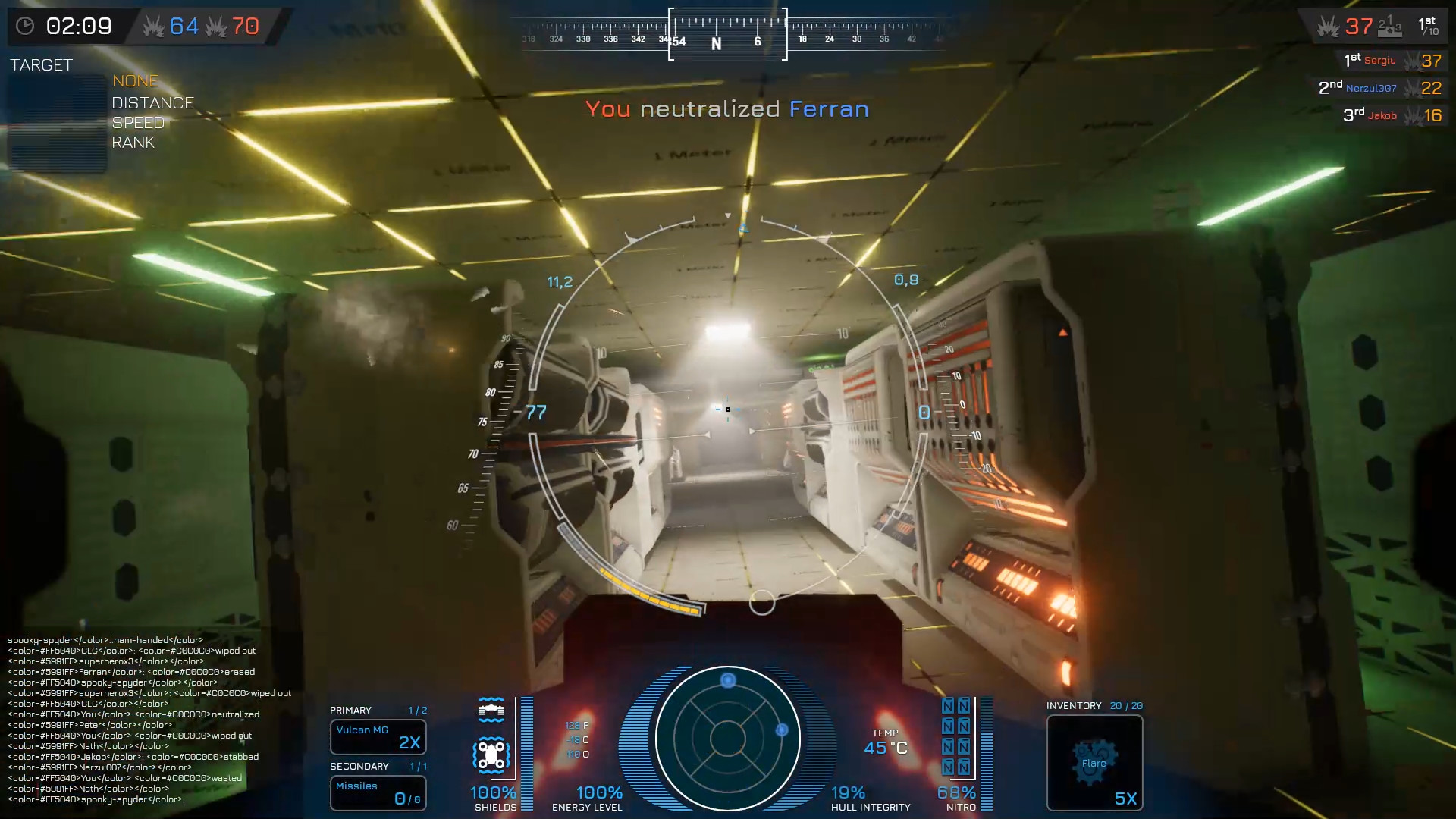This screenshot has width=1456, height=819.
Task: Click the vehicle repair drone icon near energy readout
Action: point(491,755)
